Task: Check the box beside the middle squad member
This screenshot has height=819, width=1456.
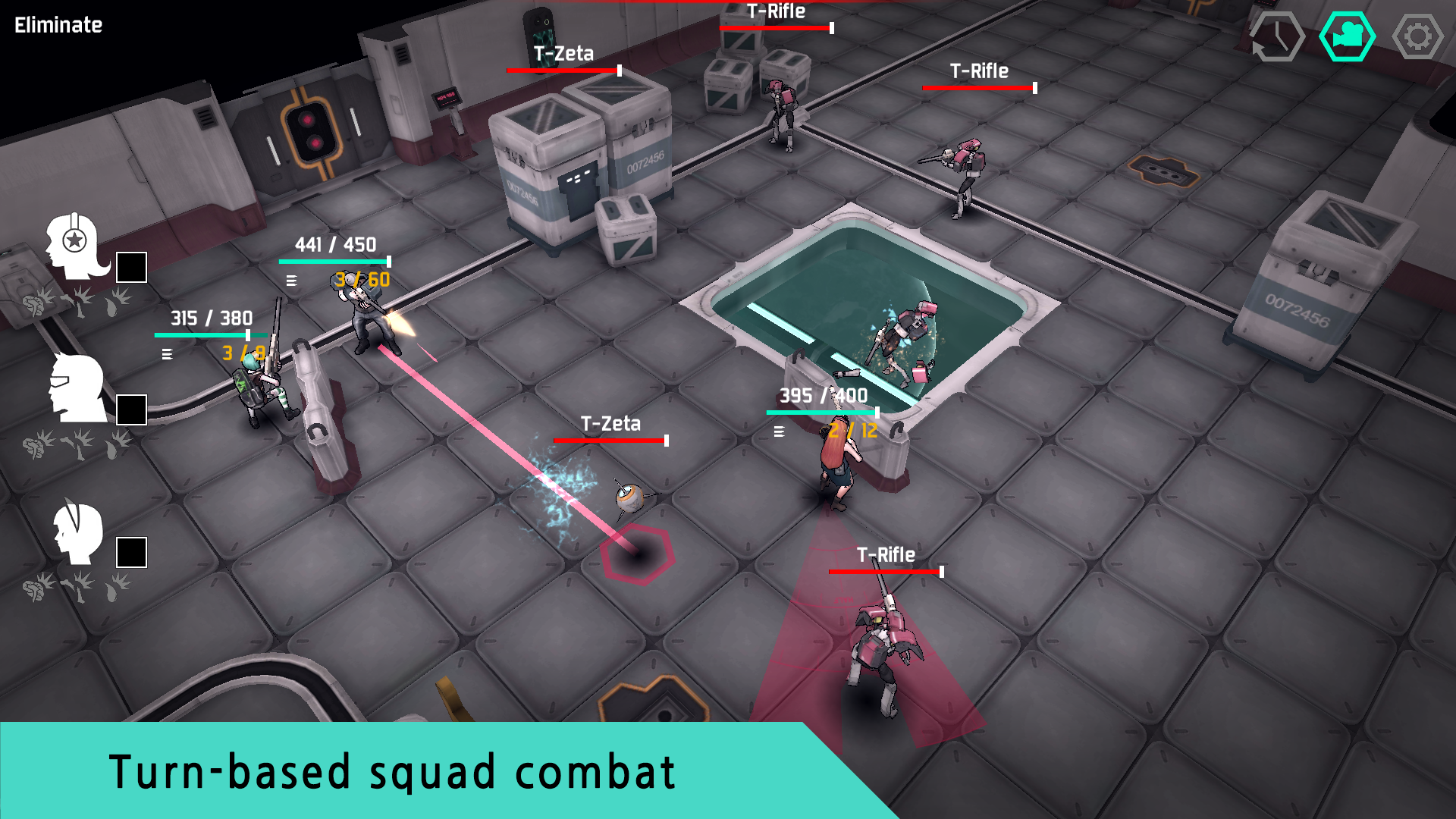Action: click(x=131, y=409)
